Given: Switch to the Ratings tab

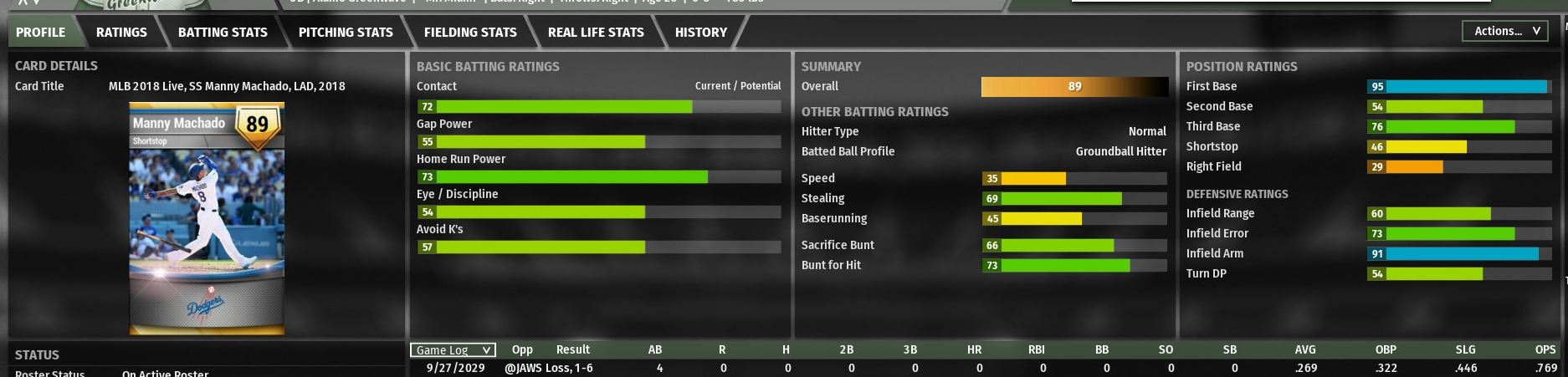Looking at the screenshot, I should [x=121, y=33].
